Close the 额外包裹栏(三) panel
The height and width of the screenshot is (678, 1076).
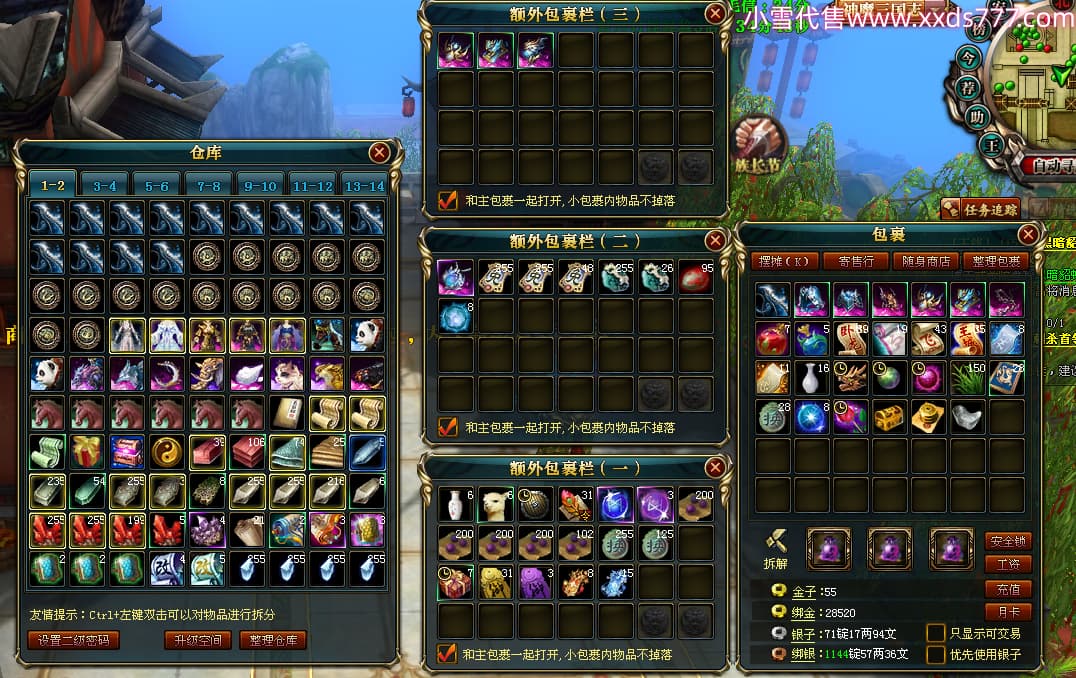[715, 13]
